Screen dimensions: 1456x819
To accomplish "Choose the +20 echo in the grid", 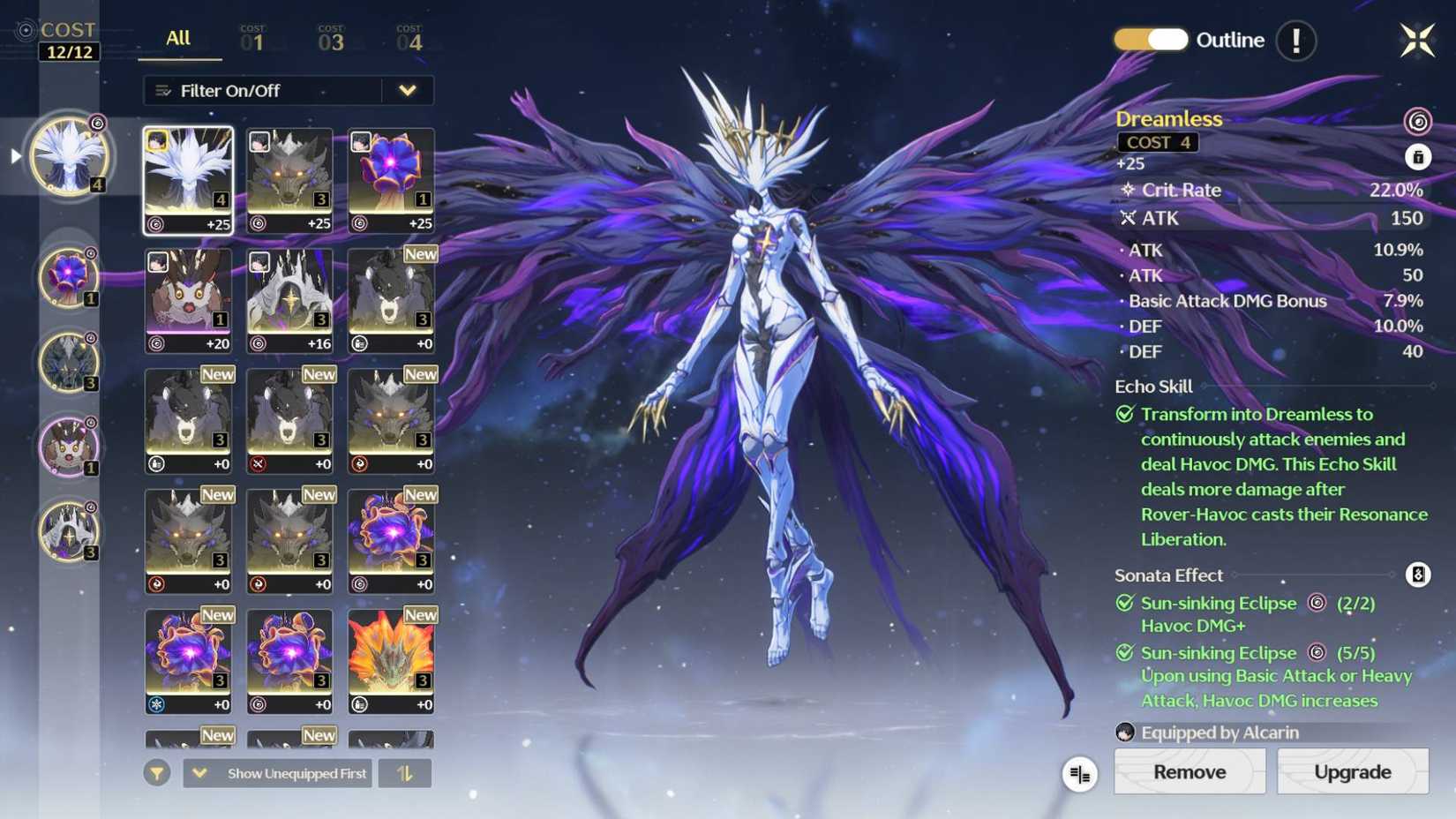I will (x=189, y=300).
